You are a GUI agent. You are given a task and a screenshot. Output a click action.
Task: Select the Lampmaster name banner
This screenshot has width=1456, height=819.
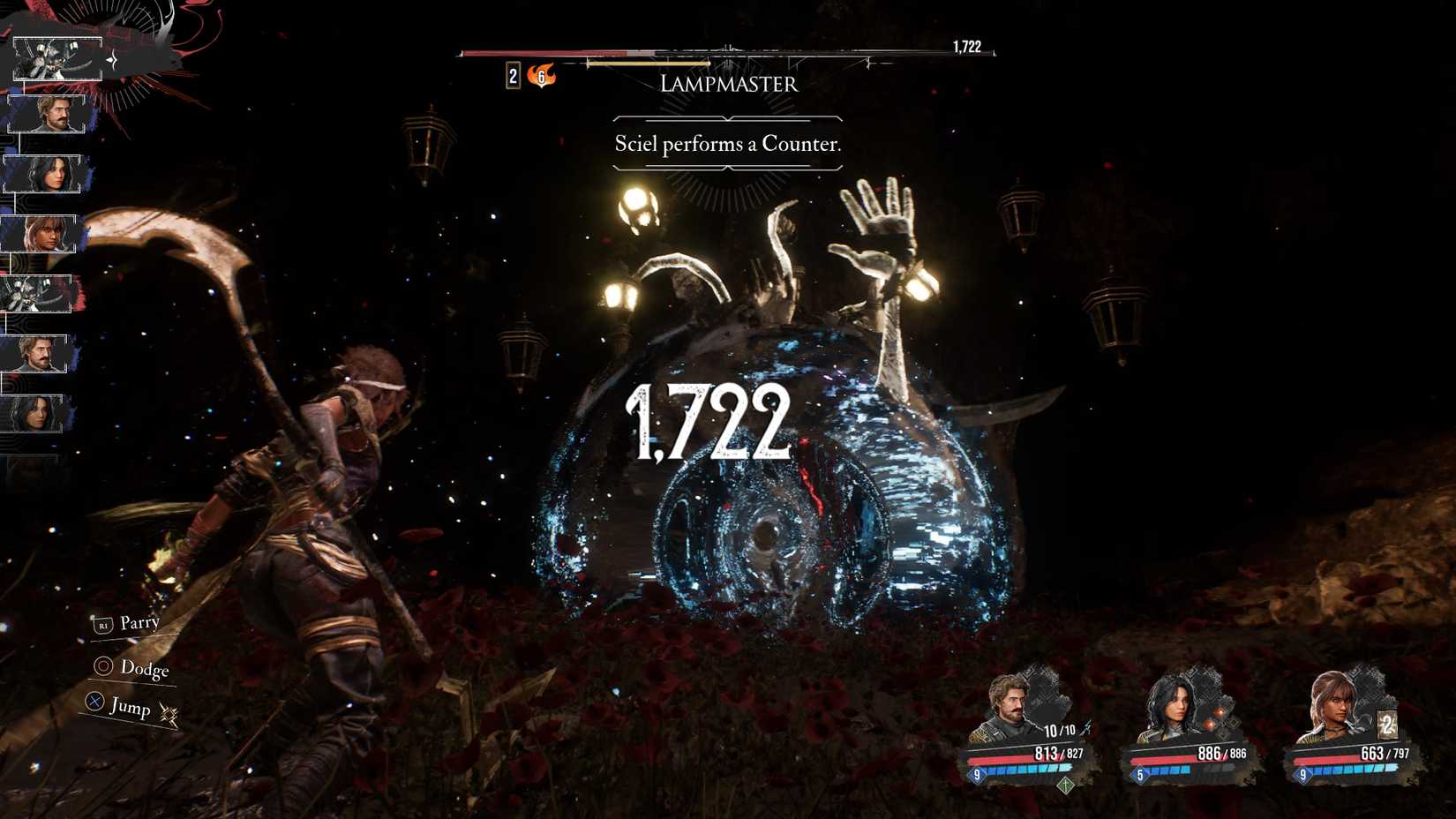click(x=727, y=85)
